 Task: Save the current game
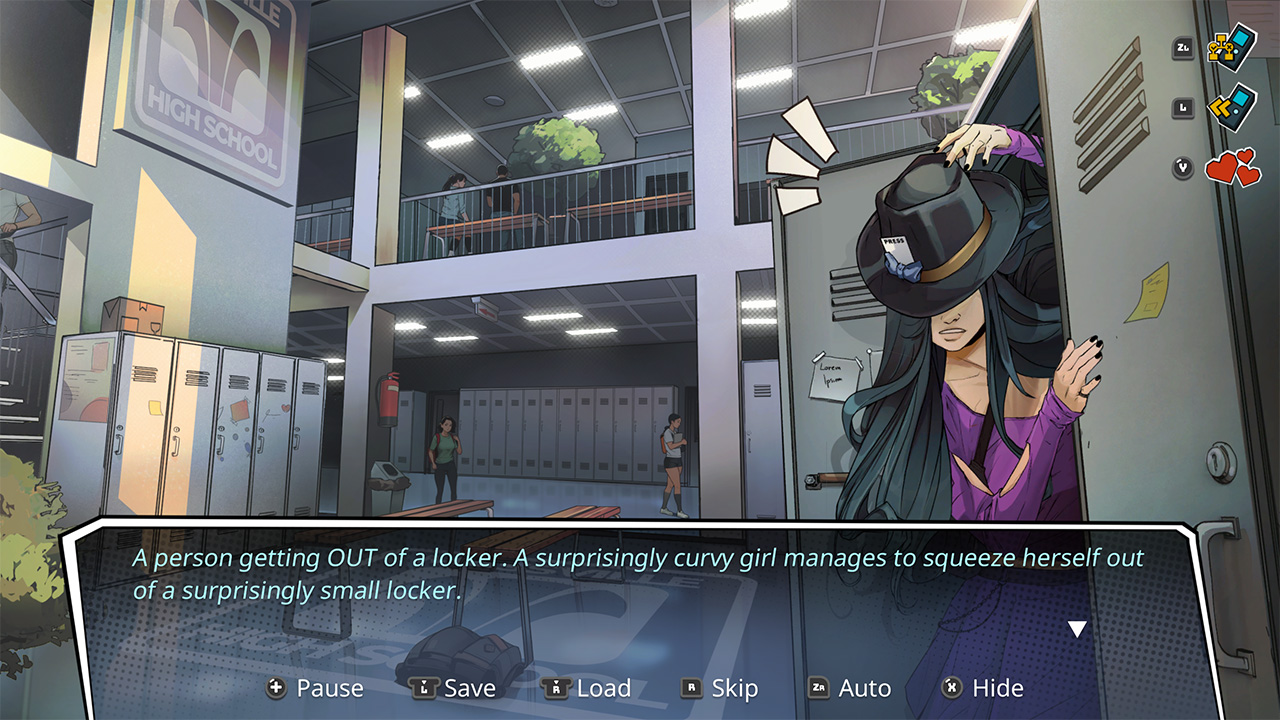(466, 688)
